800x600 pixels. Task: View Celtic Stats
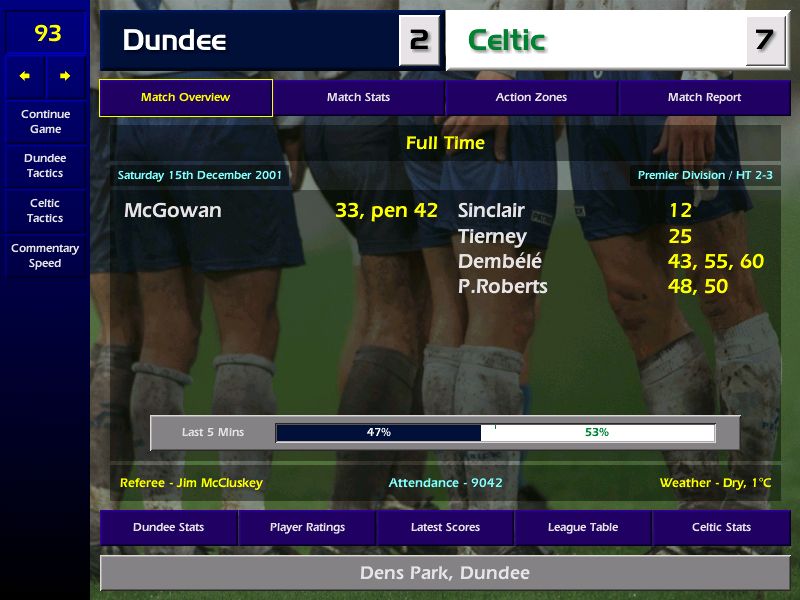point(721,527)
